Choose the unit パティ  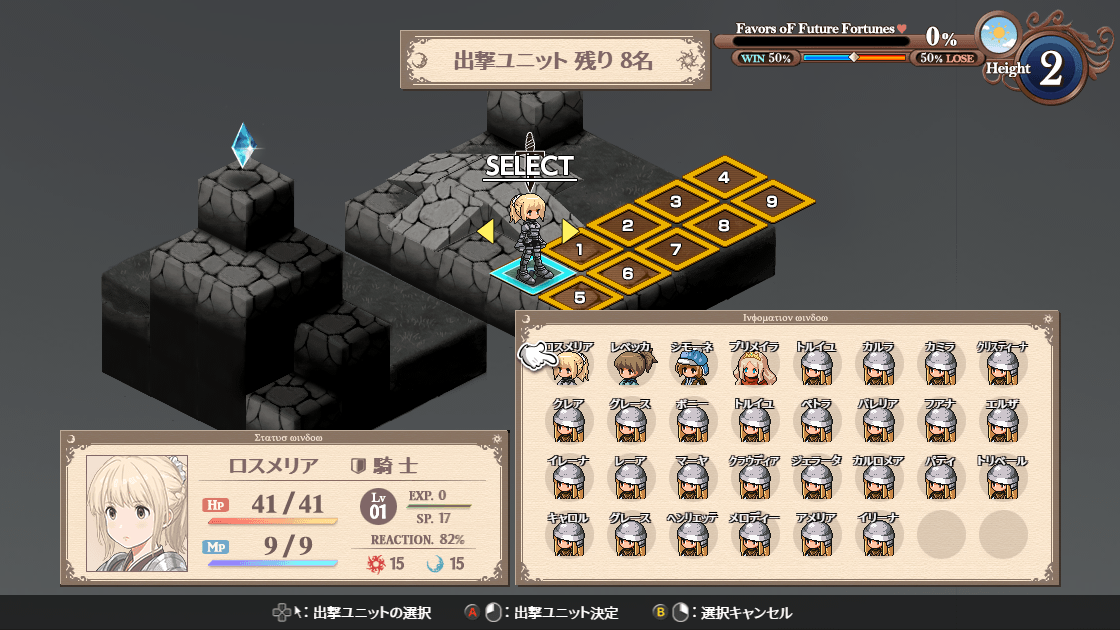pyautogui.click(x=940, y=480)
